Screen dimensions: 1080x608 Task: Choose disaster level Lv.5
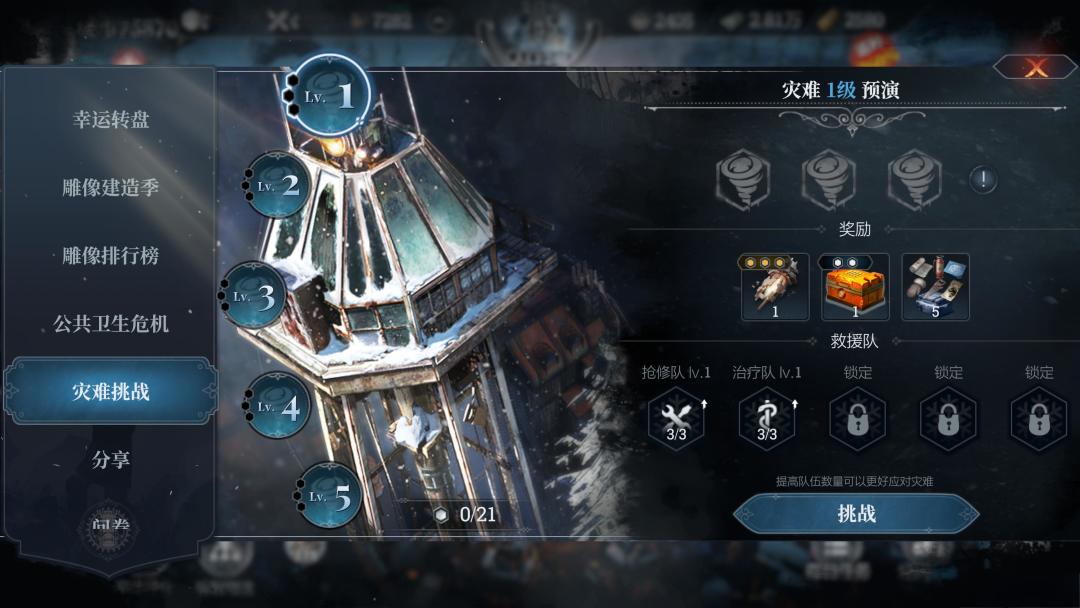331,495
